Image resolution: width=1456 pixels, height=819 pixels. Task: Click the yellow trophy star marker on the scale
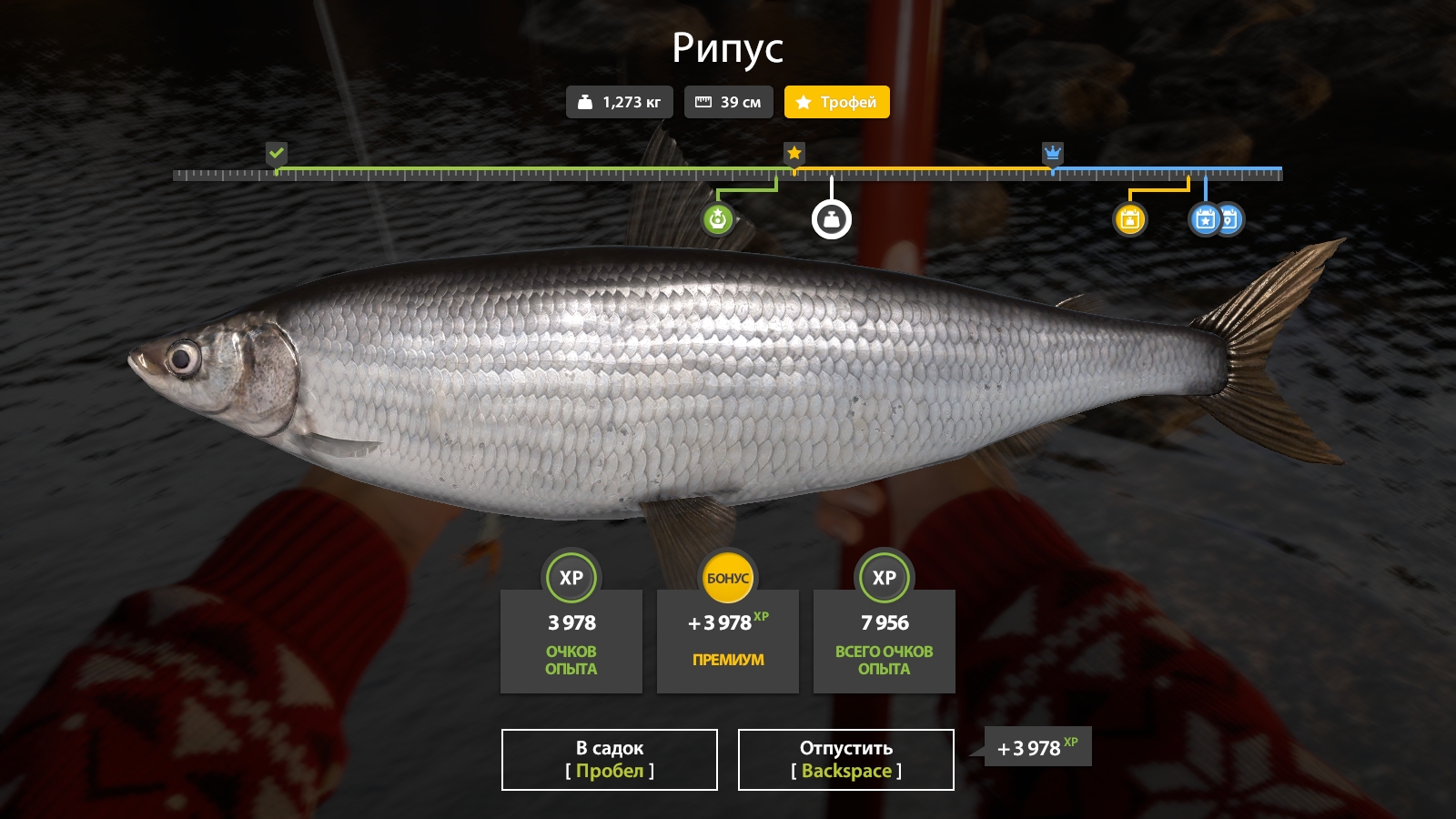pyautogui.click(x=794, y=154)
